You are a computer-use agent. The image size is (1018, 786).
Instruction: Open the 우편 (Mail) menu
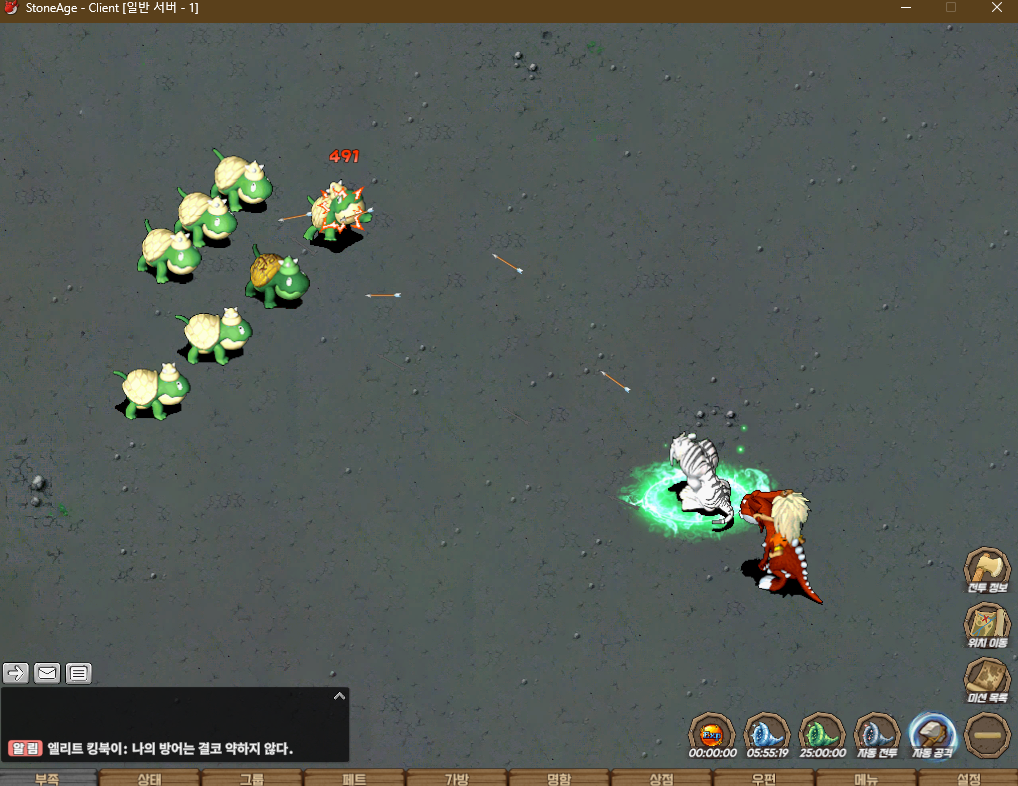coord(763,778)
